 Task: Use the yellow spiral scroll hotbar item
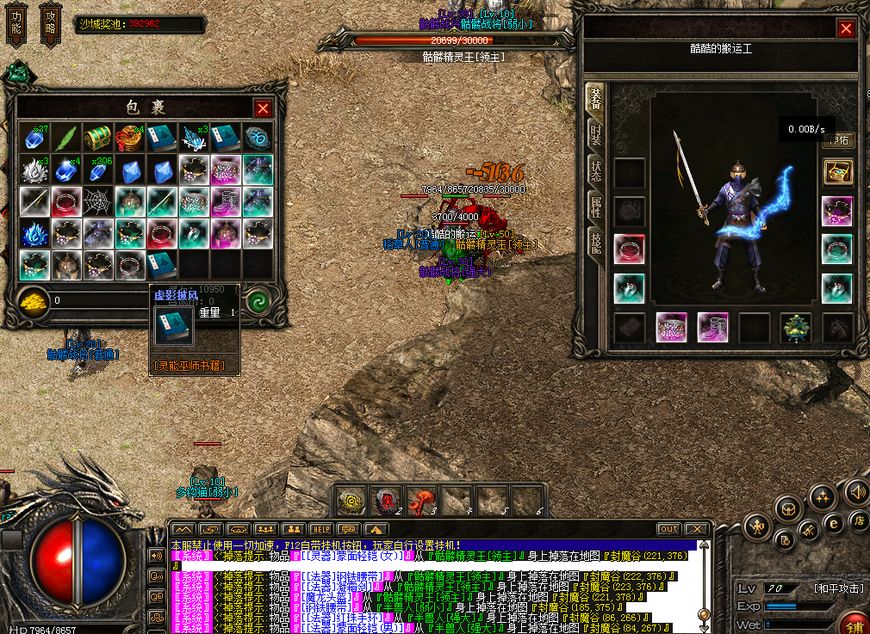click(x=353, y=500)
